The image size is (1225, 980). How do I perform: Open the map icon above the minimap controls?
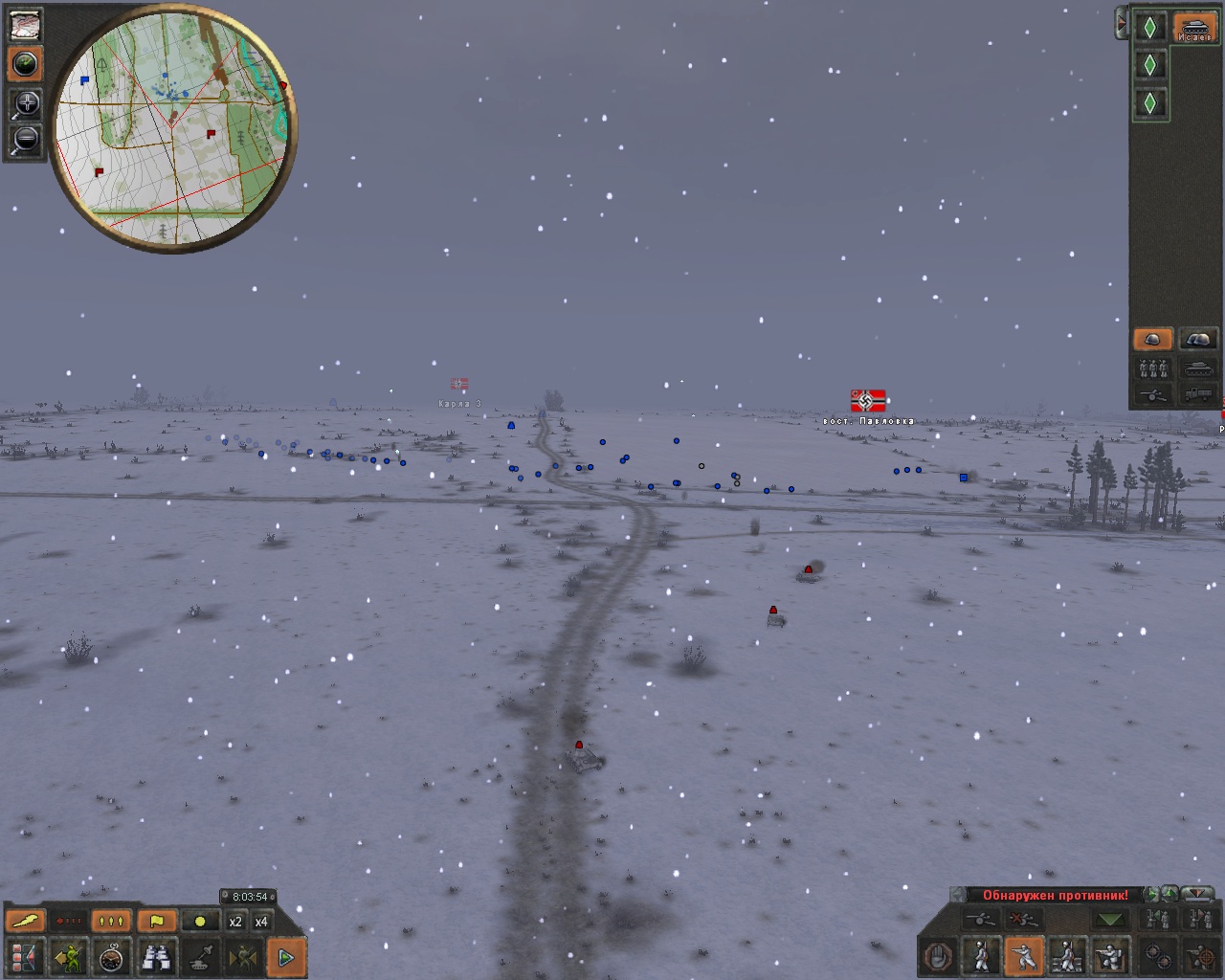point(26,25)
